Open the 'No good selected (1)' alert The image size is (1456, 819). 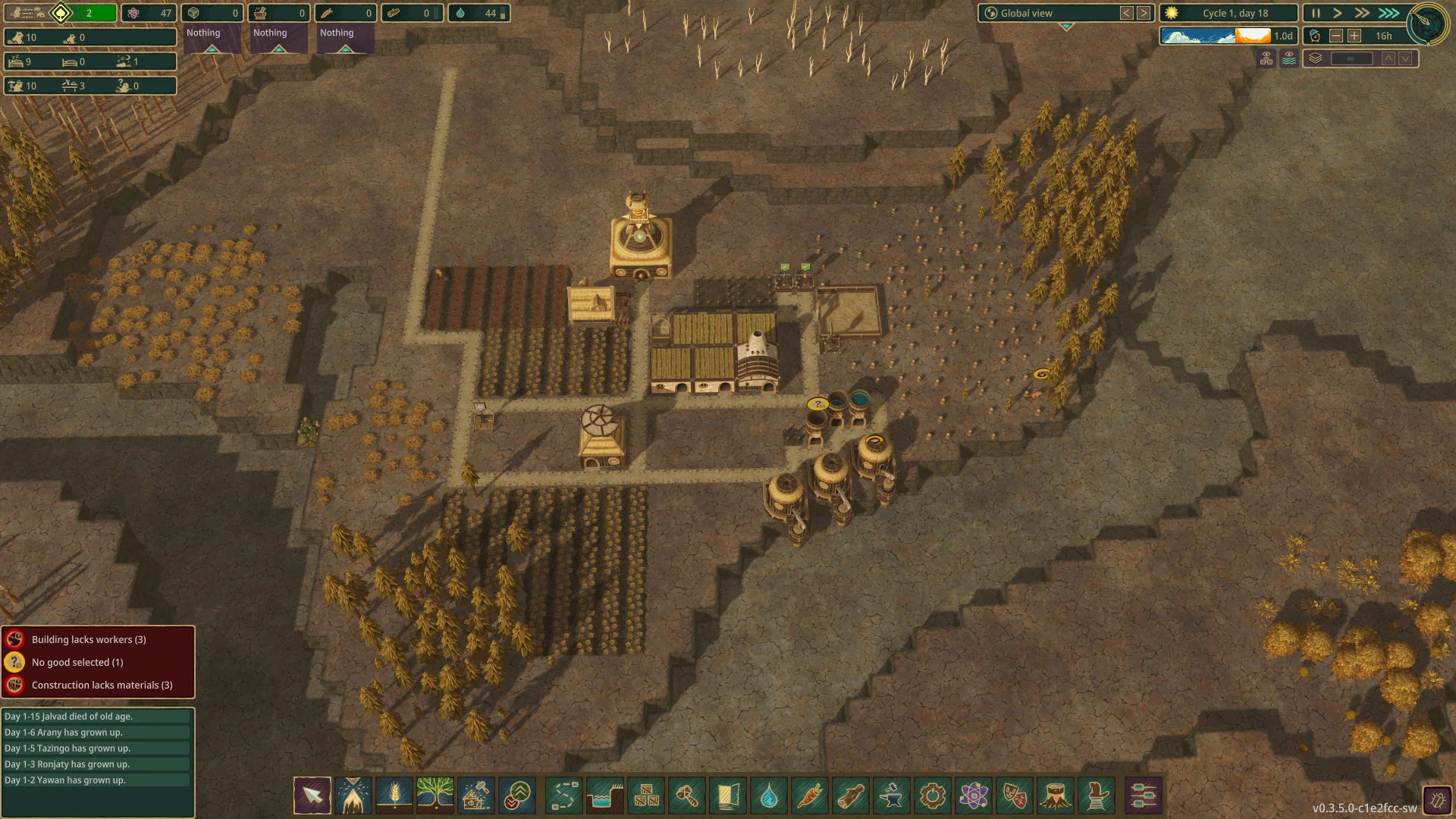(x=77, y=662)
